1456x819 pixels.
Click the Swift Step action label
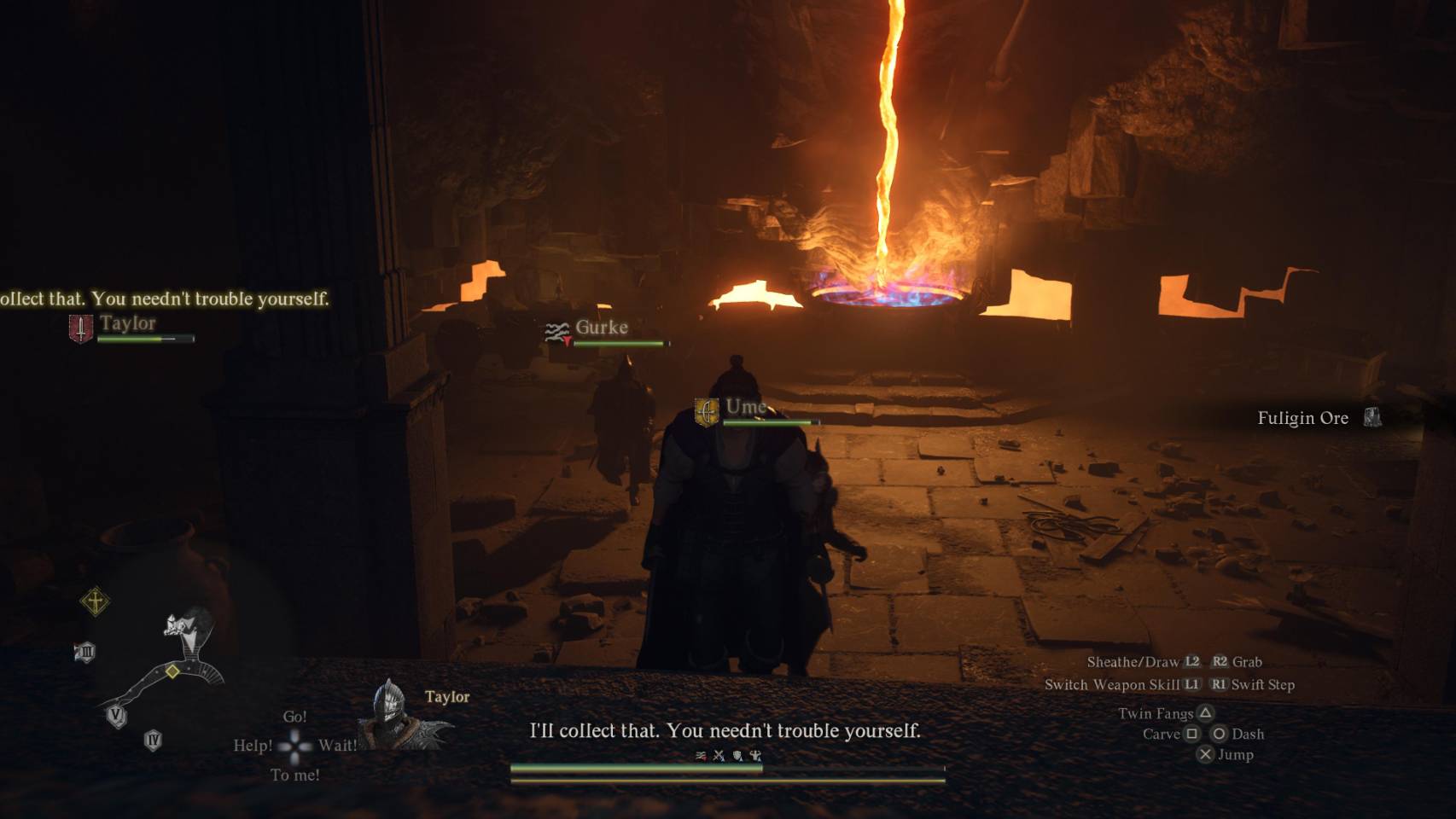point(1262,684)
